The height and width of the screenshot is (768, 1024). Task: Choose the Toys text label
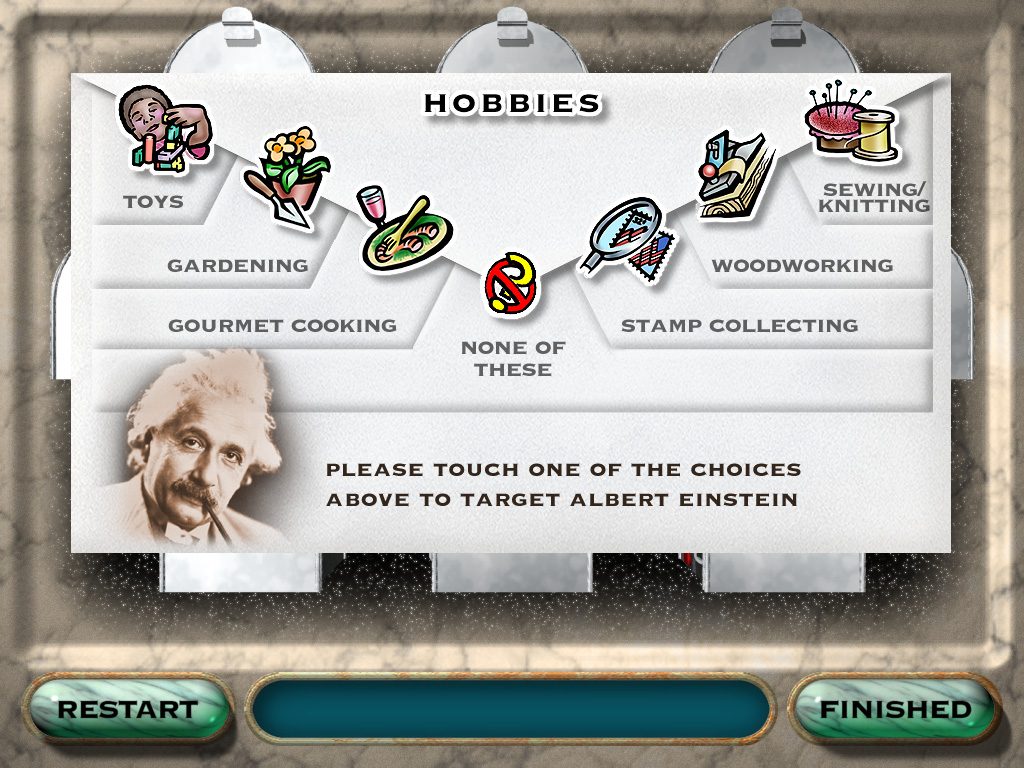coord(153,202)
